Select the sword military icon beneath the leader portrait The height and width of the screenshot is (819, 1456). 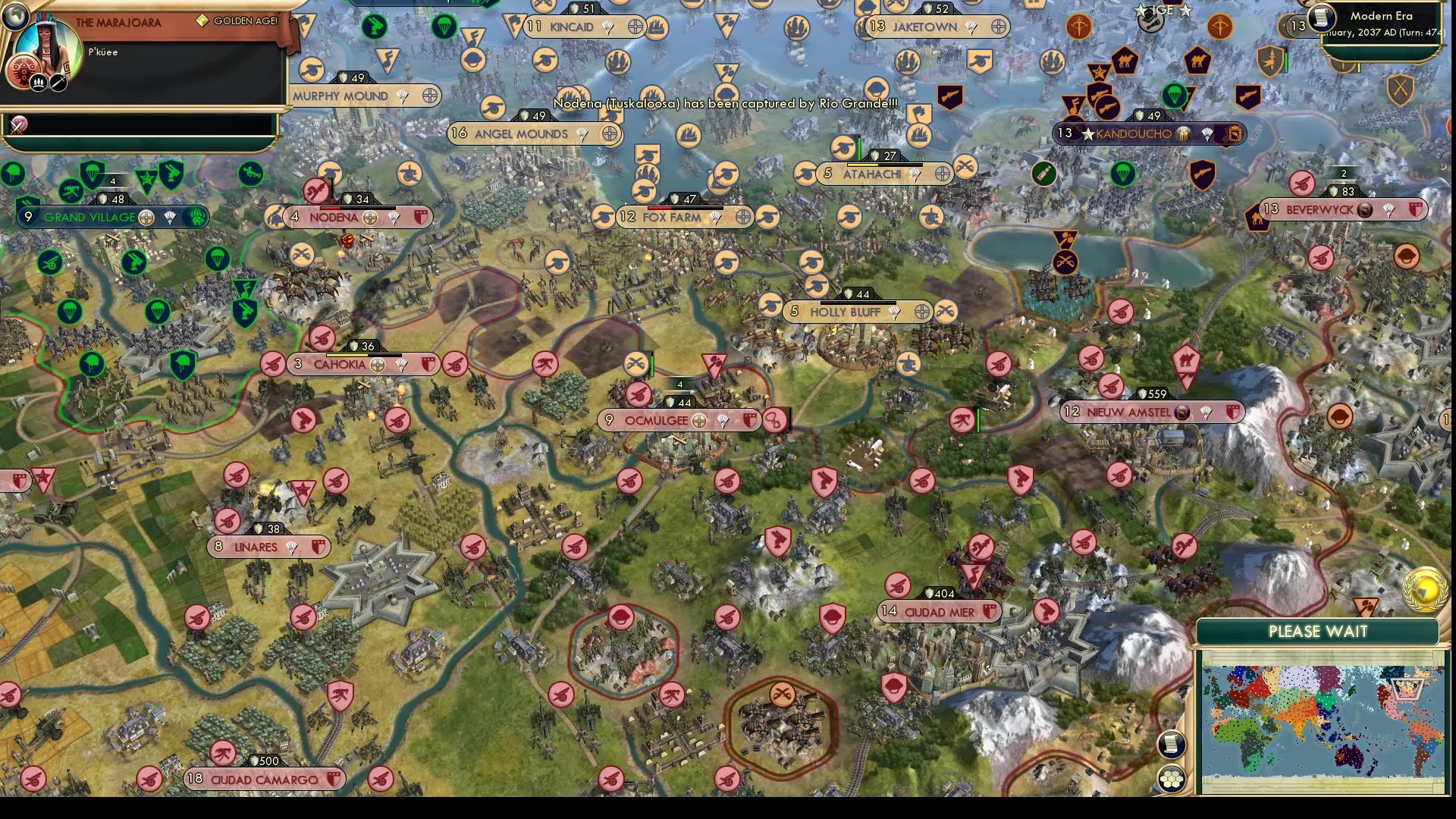click(58, 83)
